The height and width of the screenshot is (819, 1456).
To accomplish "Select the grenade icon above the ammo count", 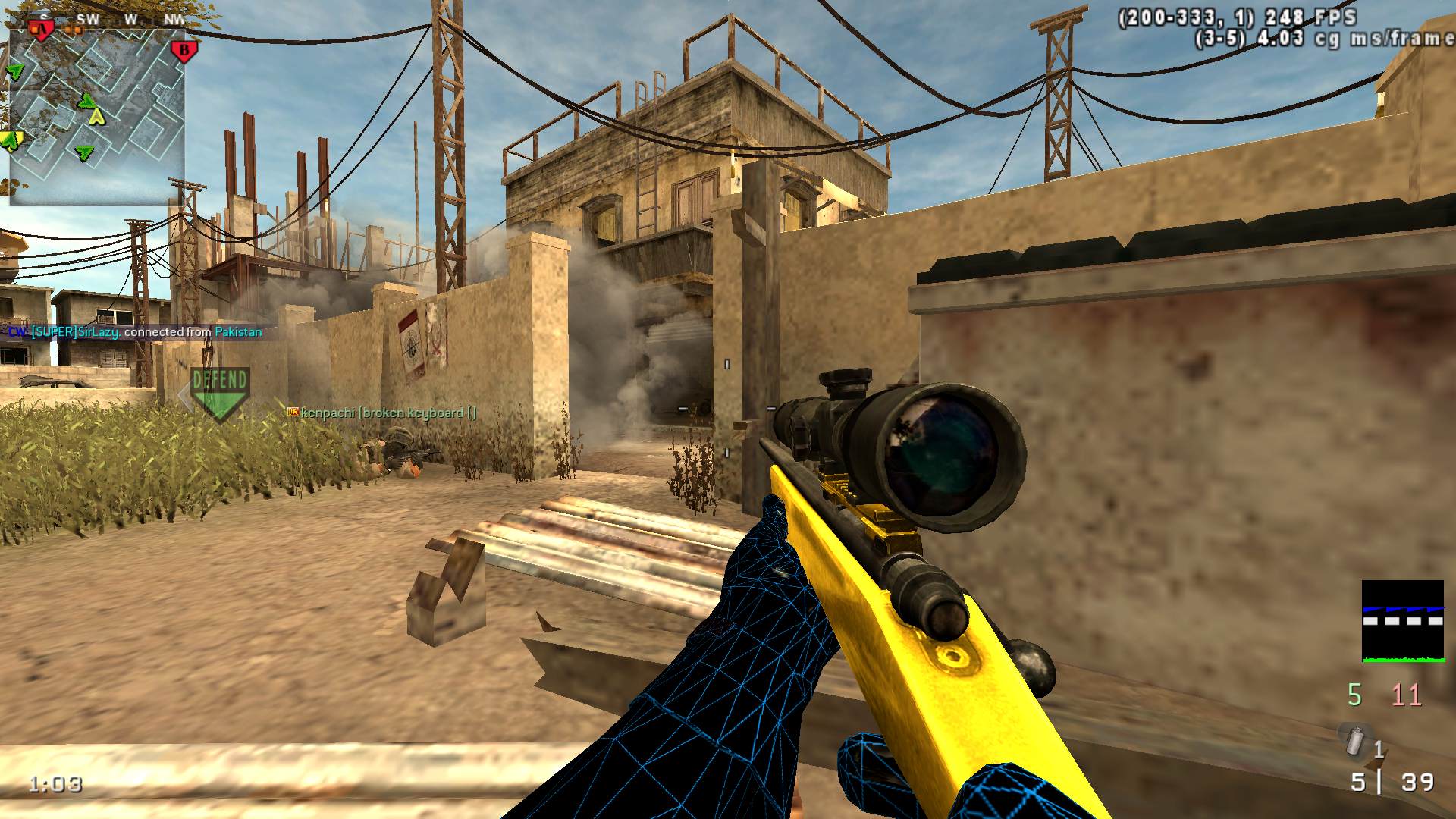I will (1354, 739).
